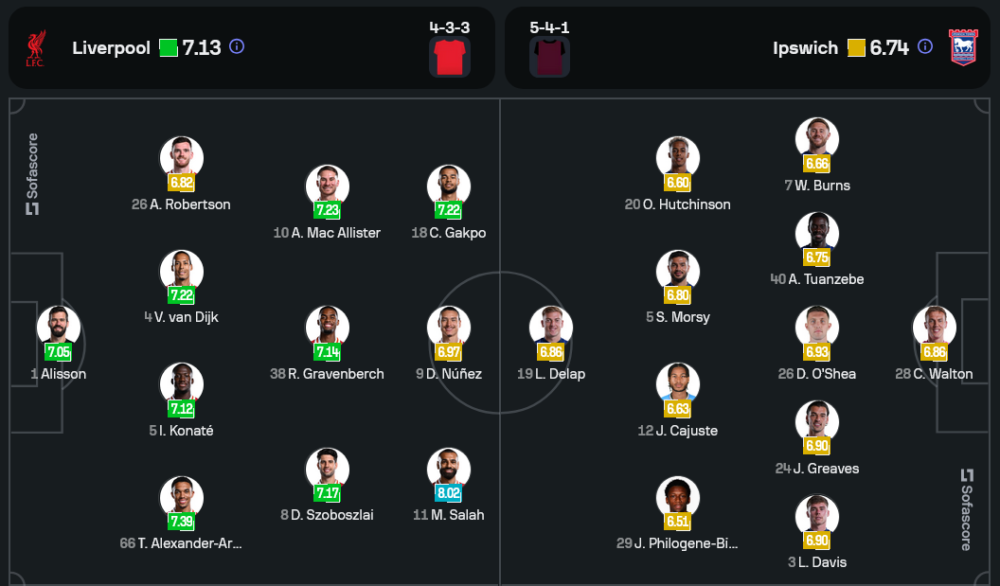View C. Gakpo's player card

[448, 187]
